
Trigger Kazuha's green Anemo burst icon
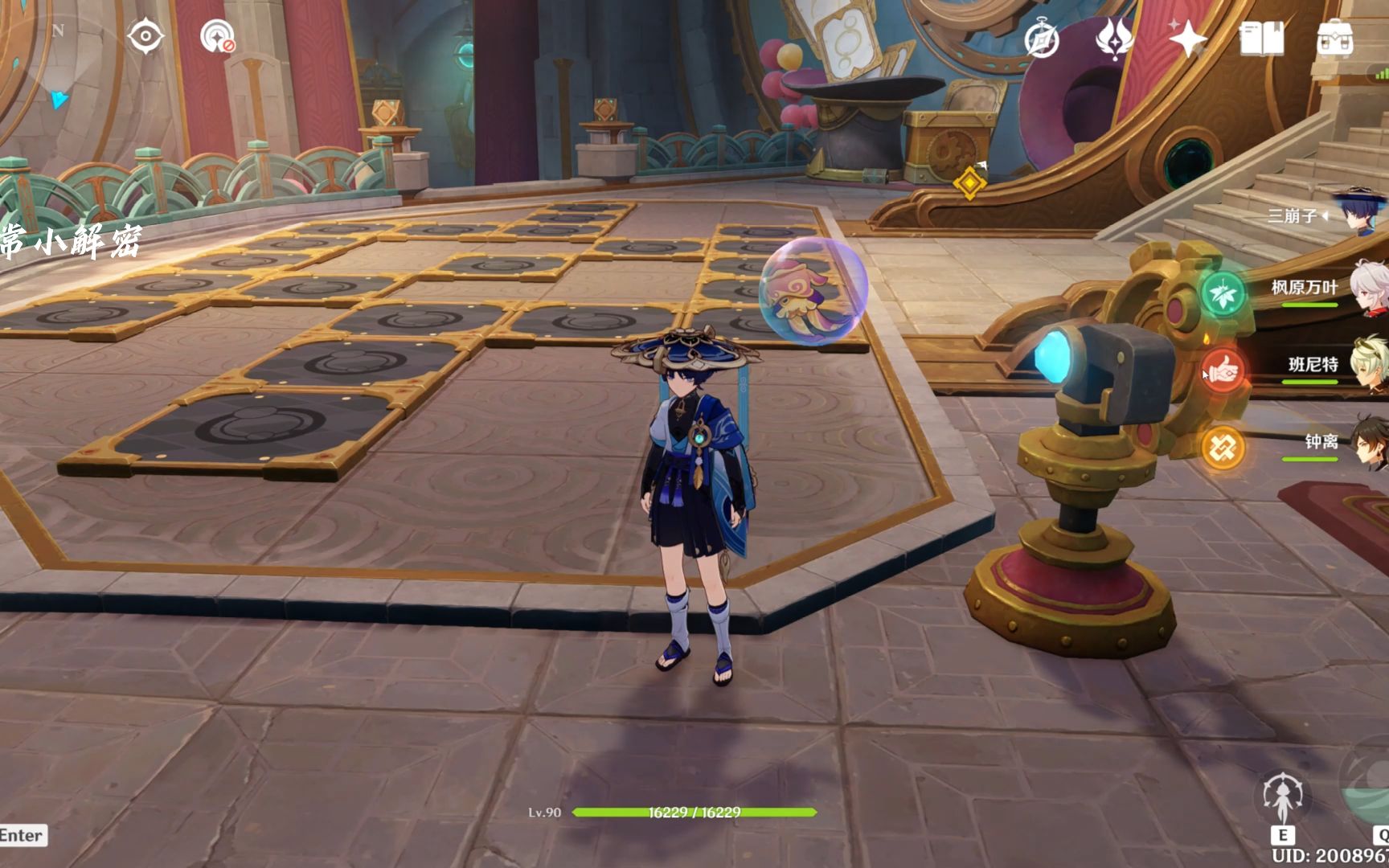[1223, 293]
